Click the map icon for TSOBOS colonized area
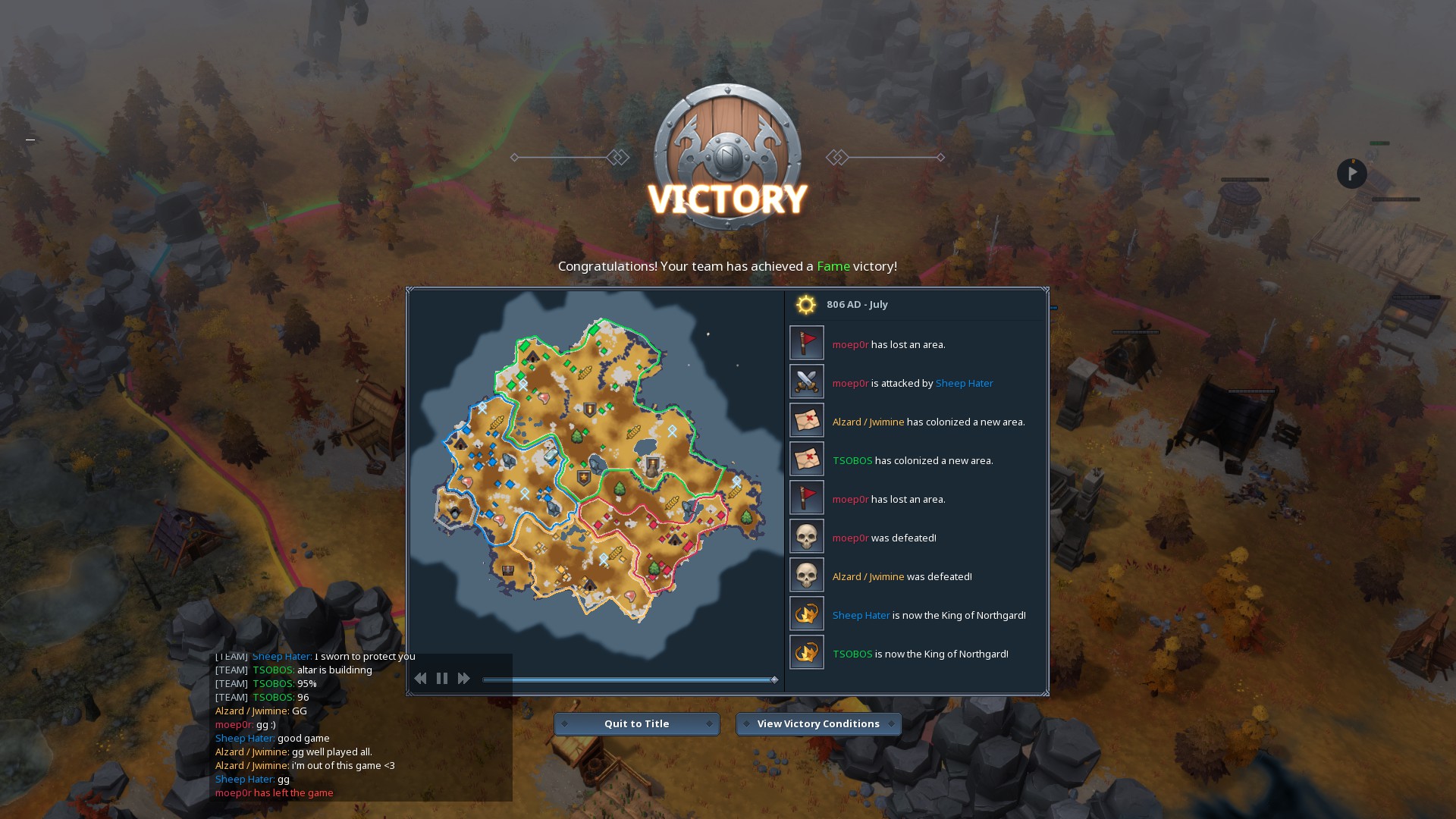Viewport: 1456px width, 819px height. (x=806, y=459)
